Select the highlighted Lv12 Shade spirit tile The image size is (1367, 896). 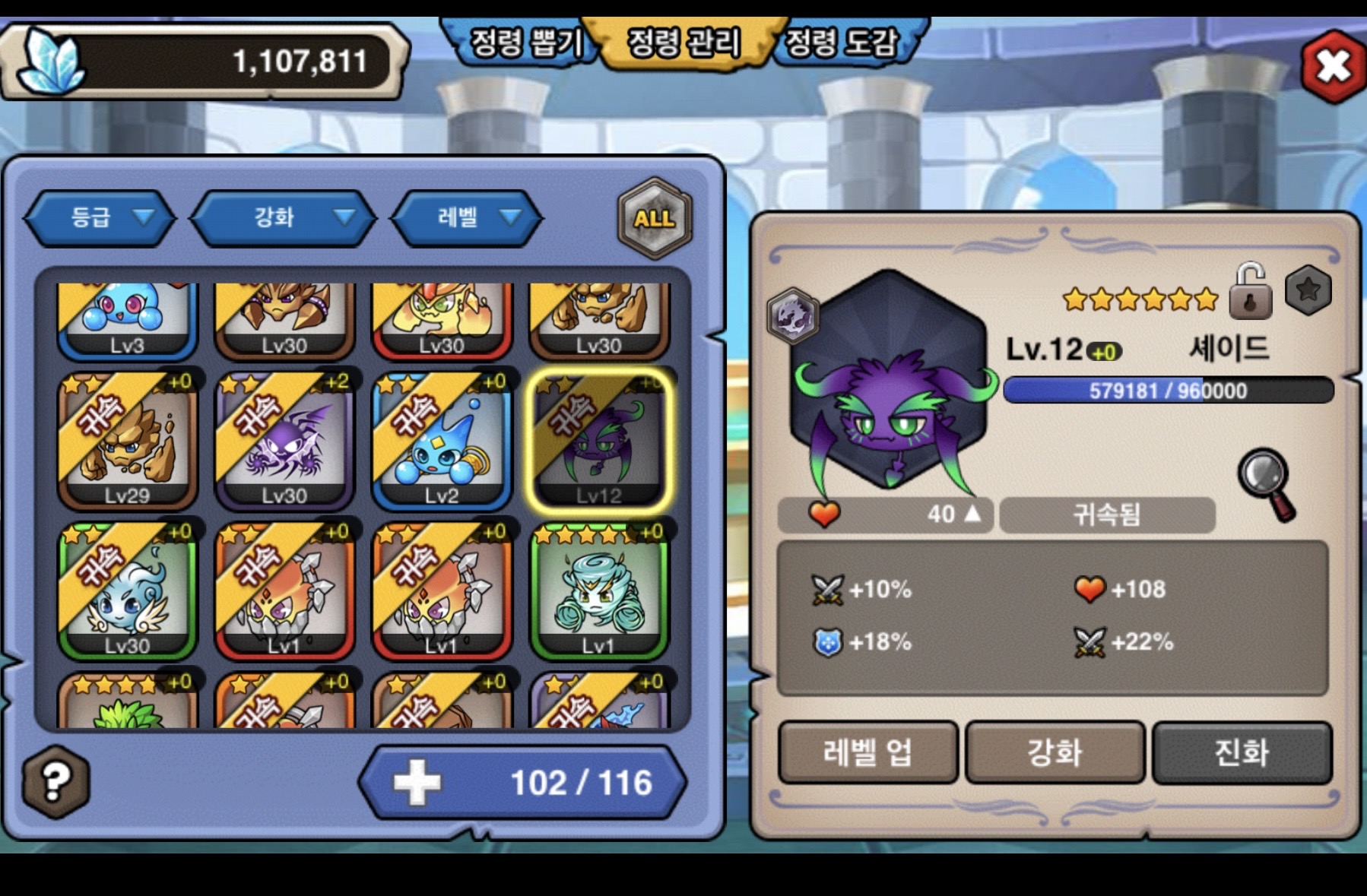point(599,441)
